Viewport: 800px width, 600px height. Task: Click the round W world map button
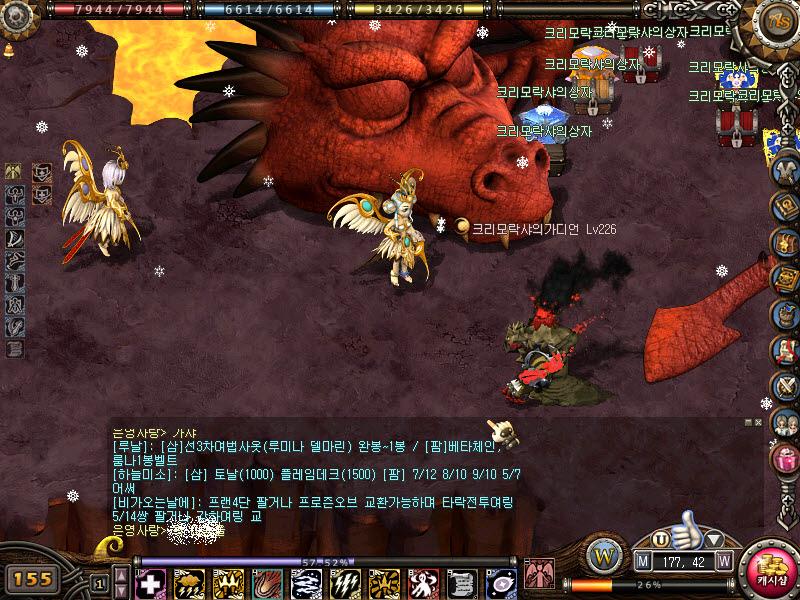[604, 554]
